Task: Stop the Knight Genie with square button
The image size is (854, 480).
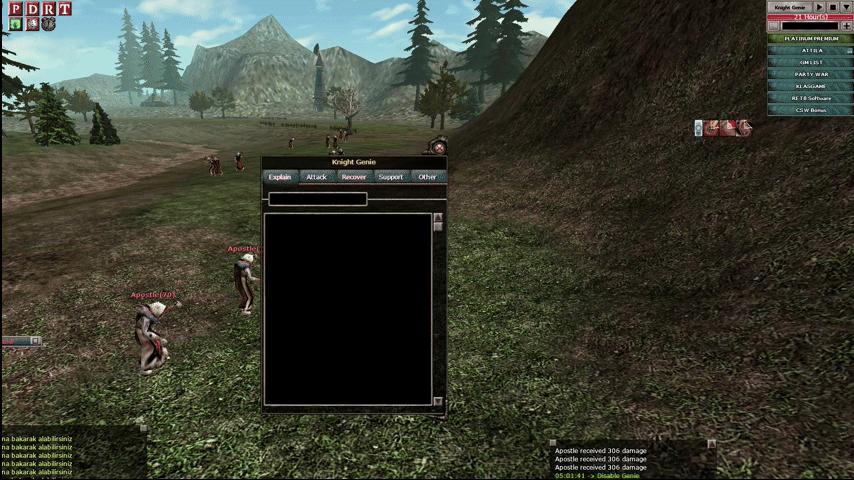Action: pos(832,7)
